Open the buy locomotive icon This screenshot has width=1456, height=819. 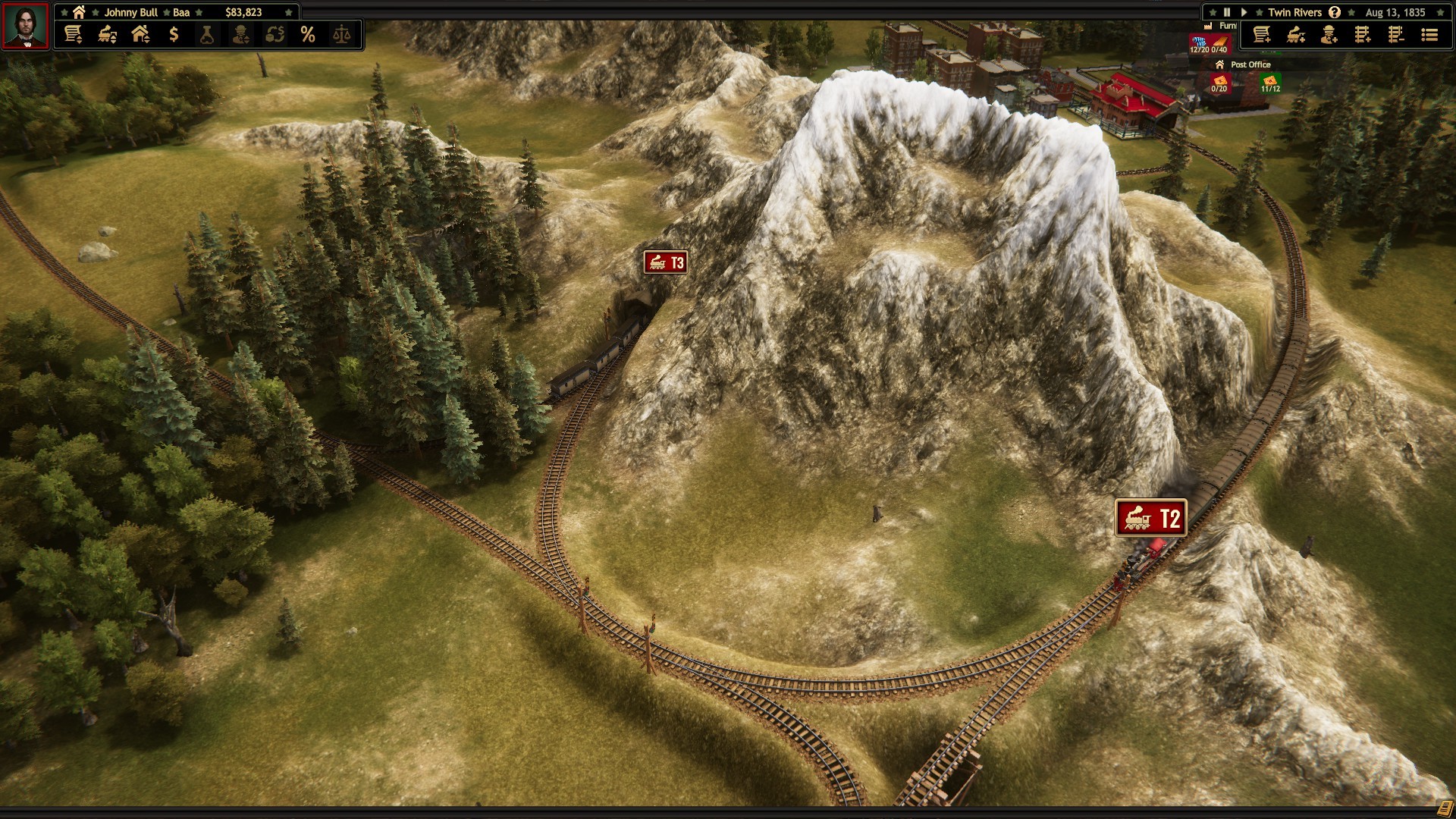click(x=1295, y=34)
